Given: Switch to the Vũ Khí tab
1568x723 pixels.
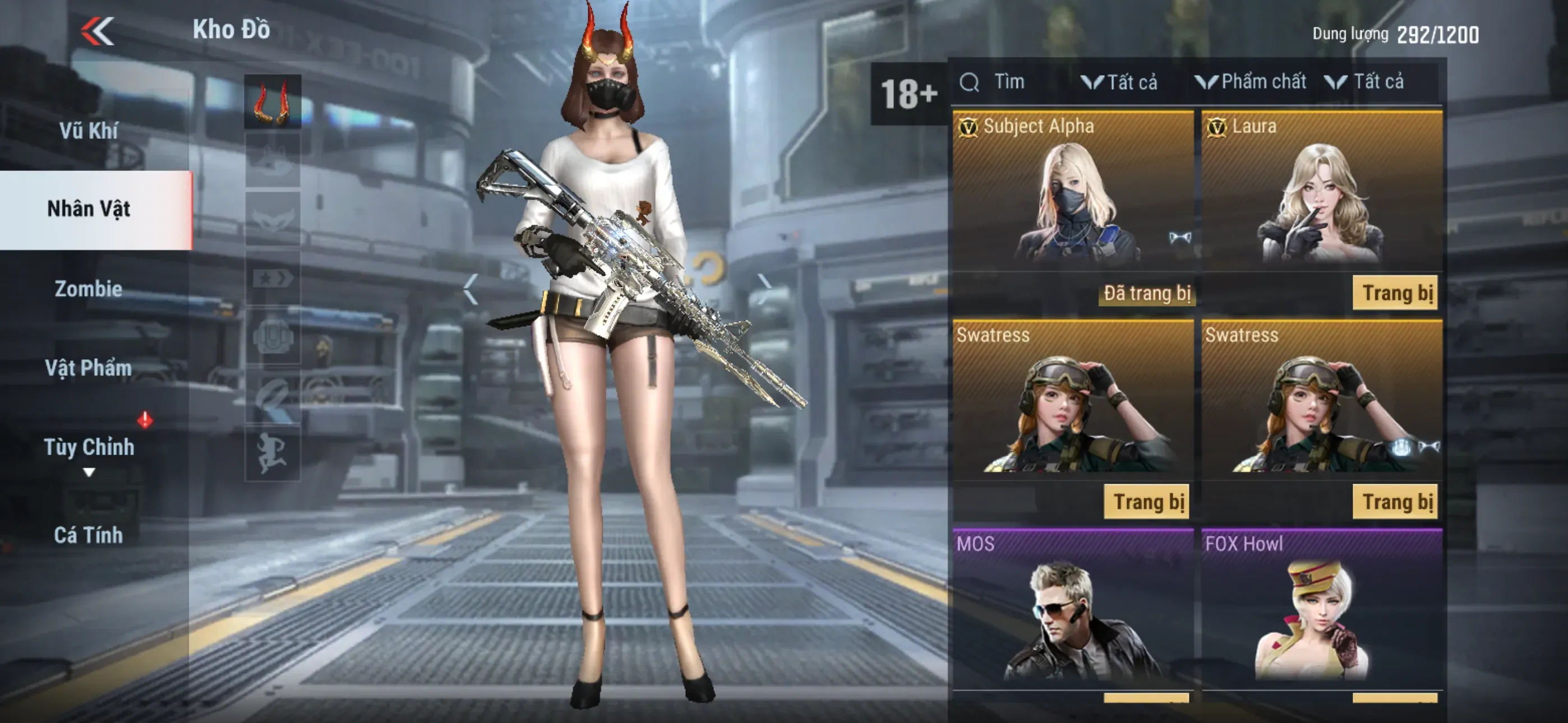Looking at the screenshot, I should tap(89, 130).
